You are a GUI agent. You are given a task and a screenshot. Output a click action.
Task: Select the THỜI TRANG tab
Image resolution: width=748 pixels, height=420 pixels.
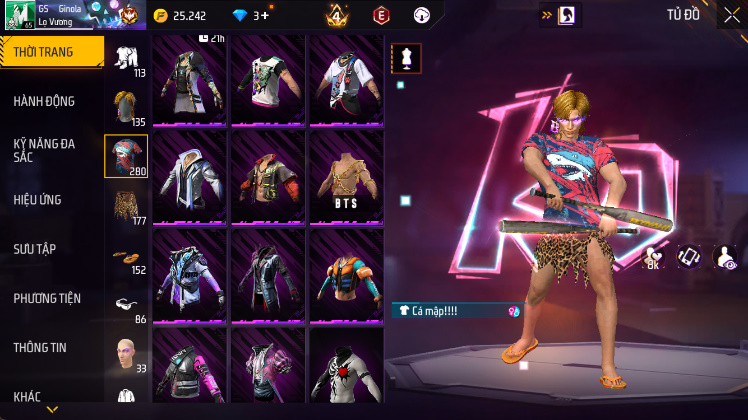tap(50, 52)
